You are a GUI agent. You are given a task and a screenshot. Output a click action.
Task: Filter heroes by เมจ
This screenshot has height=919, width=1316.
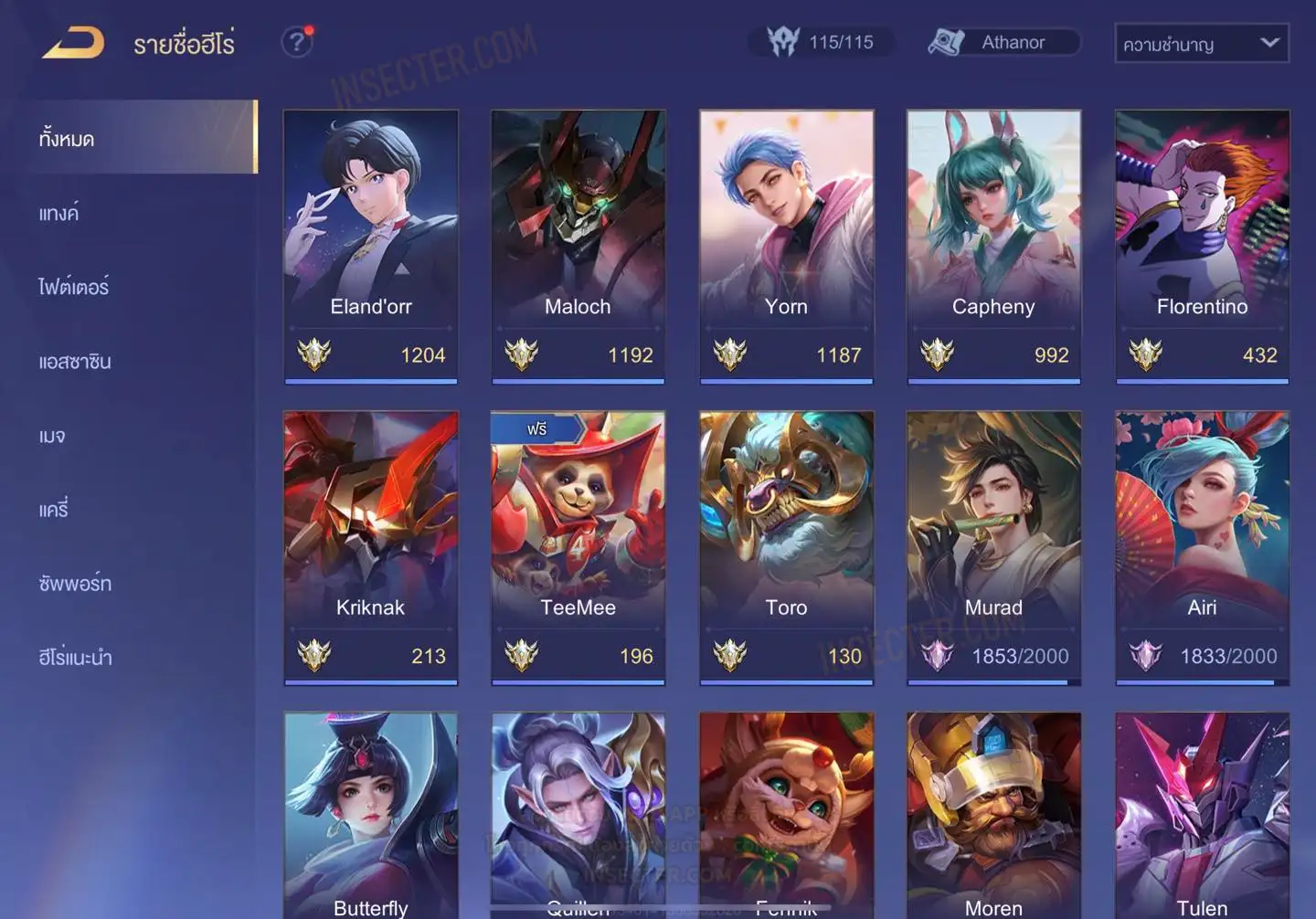53,436
